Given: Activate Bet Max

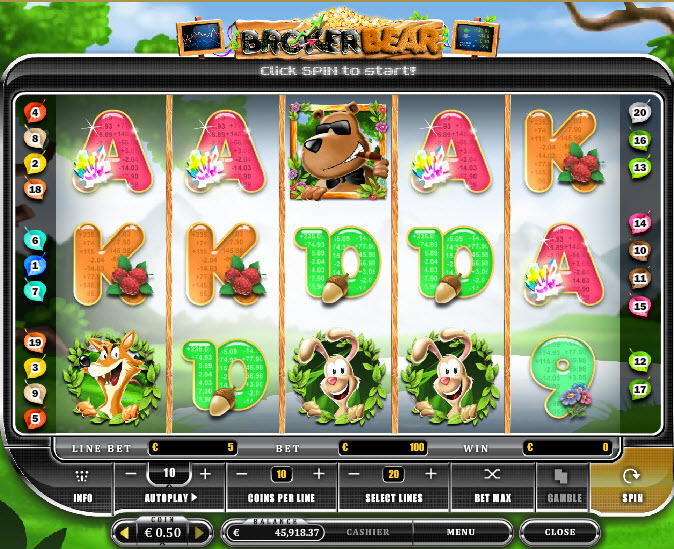Looking at the screenshot, I should point(491,485).
